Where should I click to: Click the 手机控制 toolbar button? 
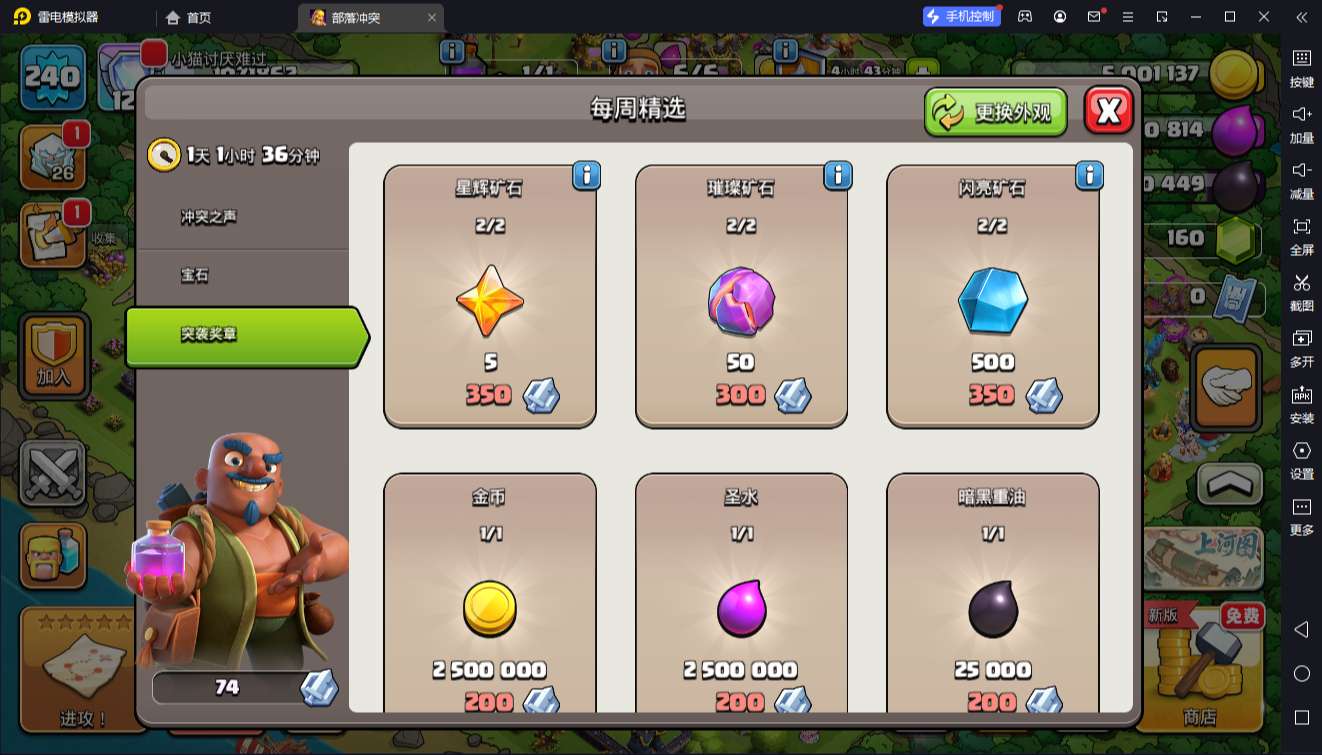point(961,16)
